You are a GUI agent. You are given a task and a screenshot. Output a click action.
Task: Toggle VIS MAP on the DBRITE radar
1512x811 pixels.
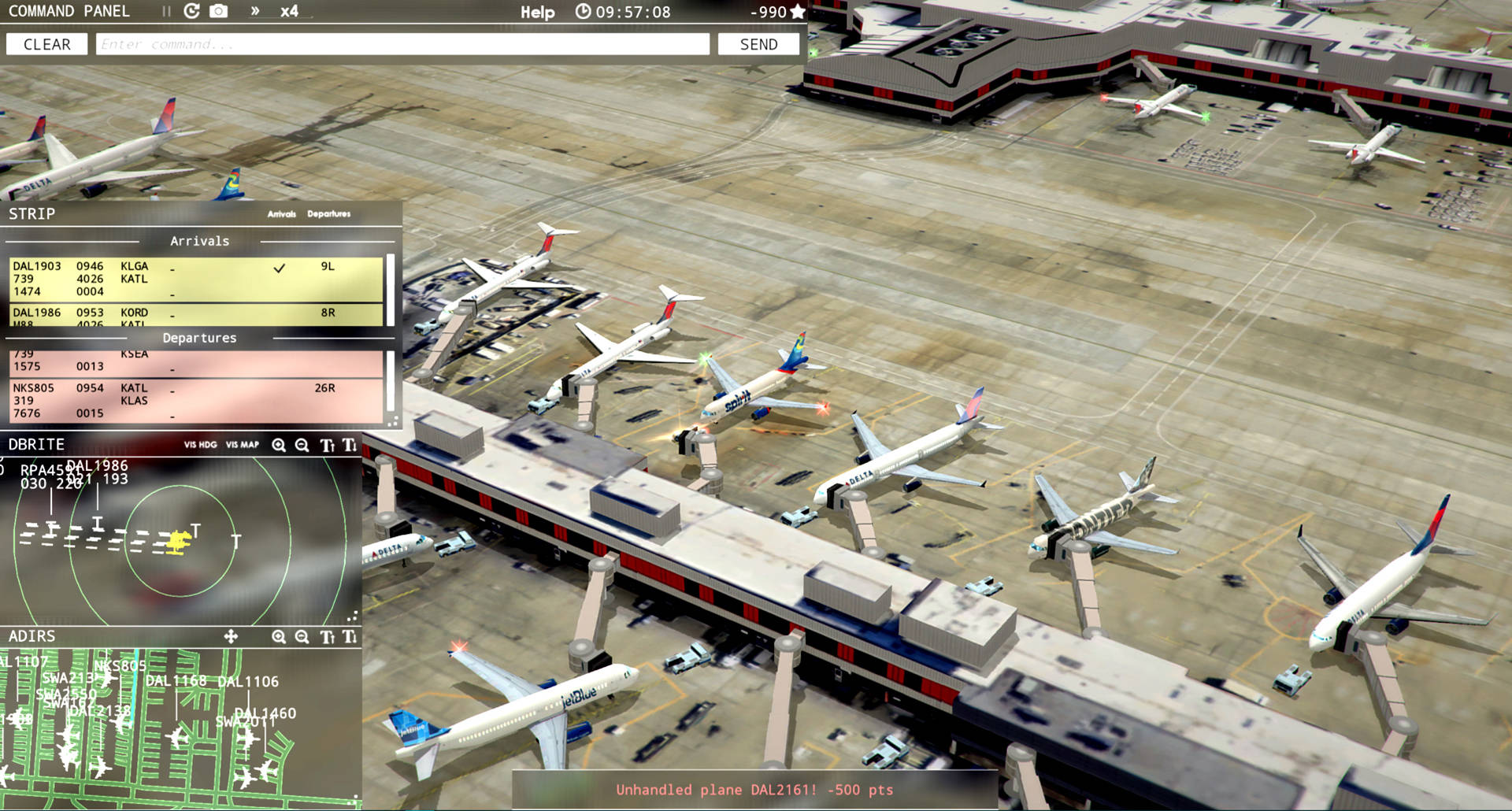(x=243, y=445)
